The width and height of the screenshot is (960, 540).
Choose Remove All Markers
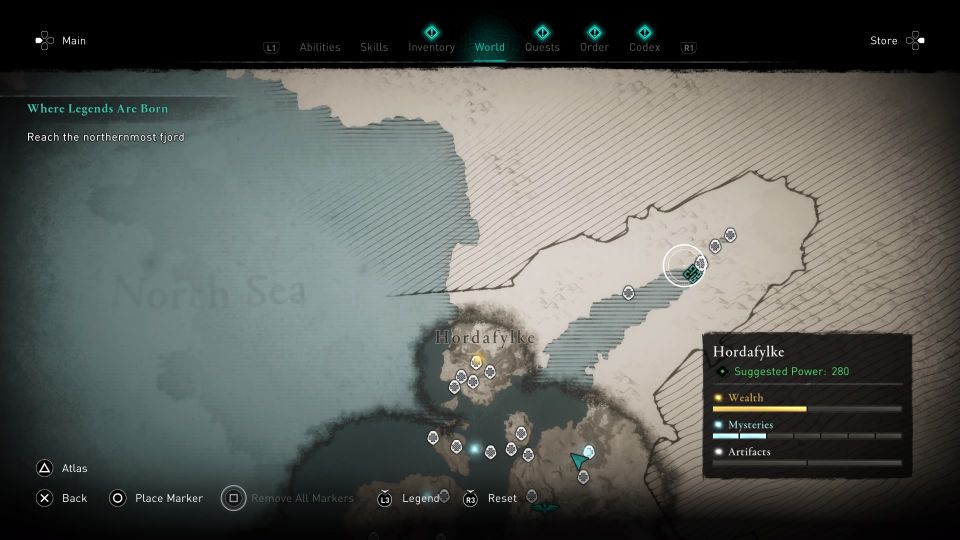pos(301,498)
